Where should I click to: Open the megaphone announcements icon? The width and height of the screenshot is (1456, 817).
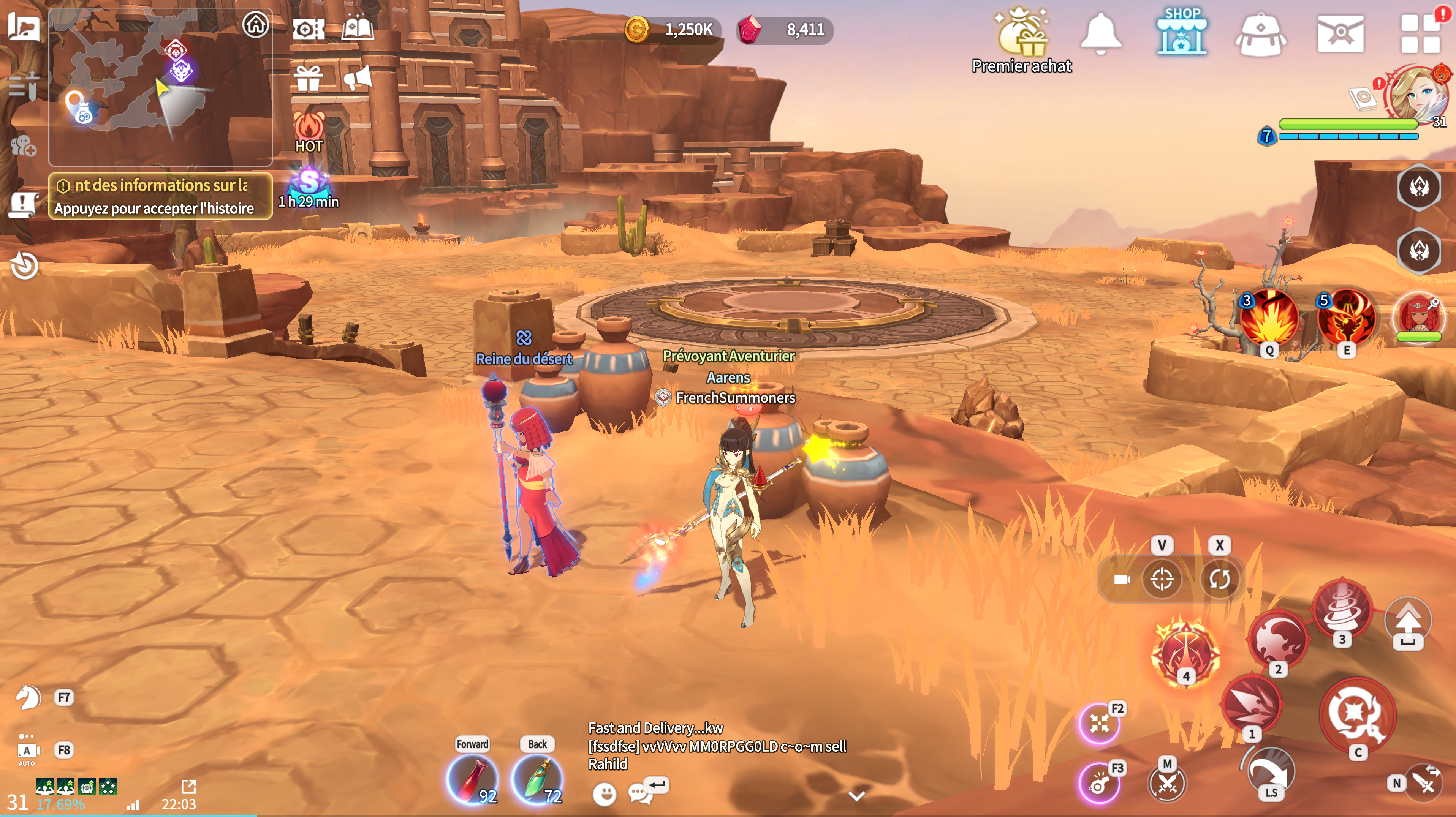click(x=358, y=77)
